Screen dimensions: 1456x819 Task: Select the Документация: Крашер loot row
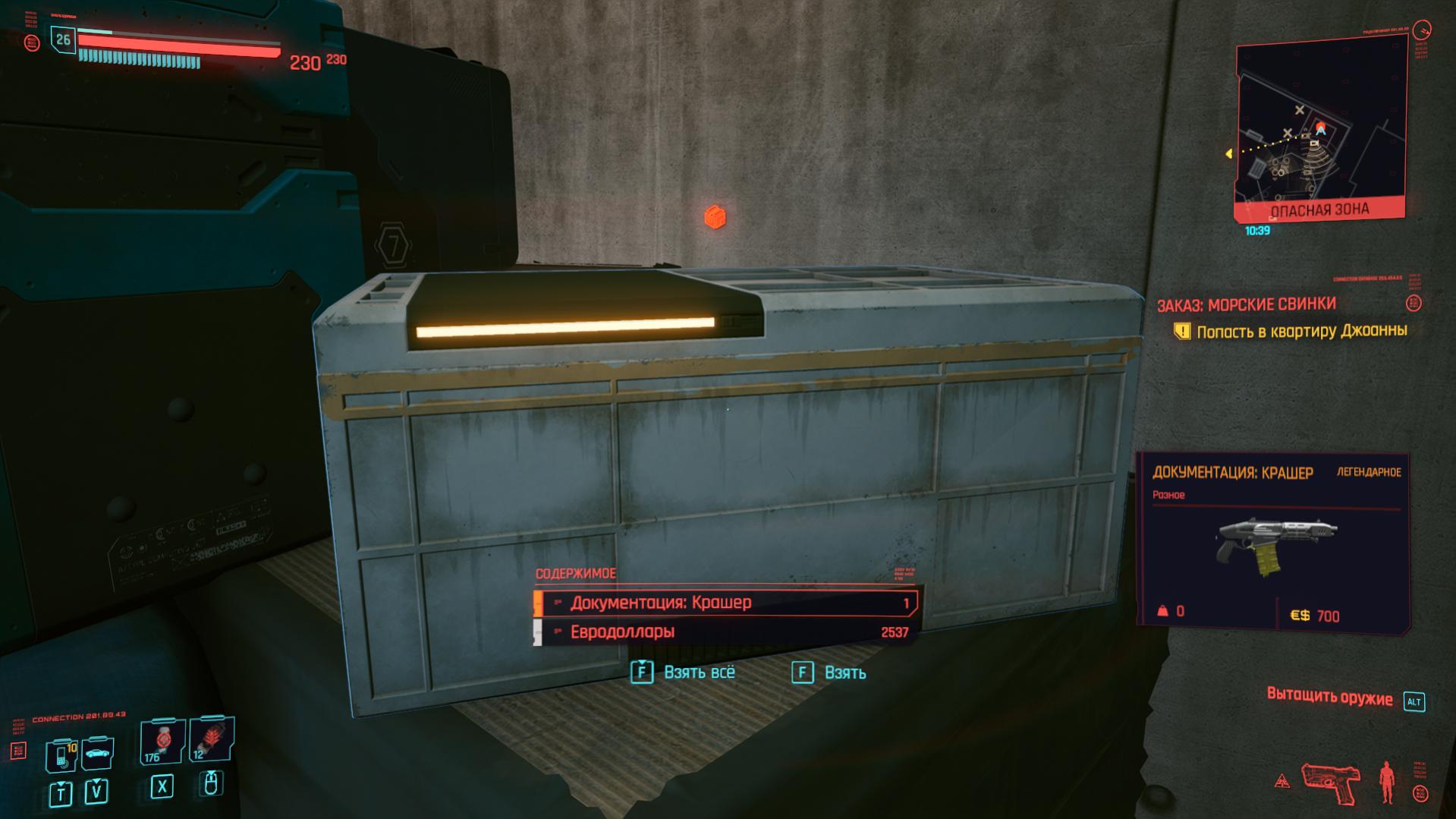(725, 603)
